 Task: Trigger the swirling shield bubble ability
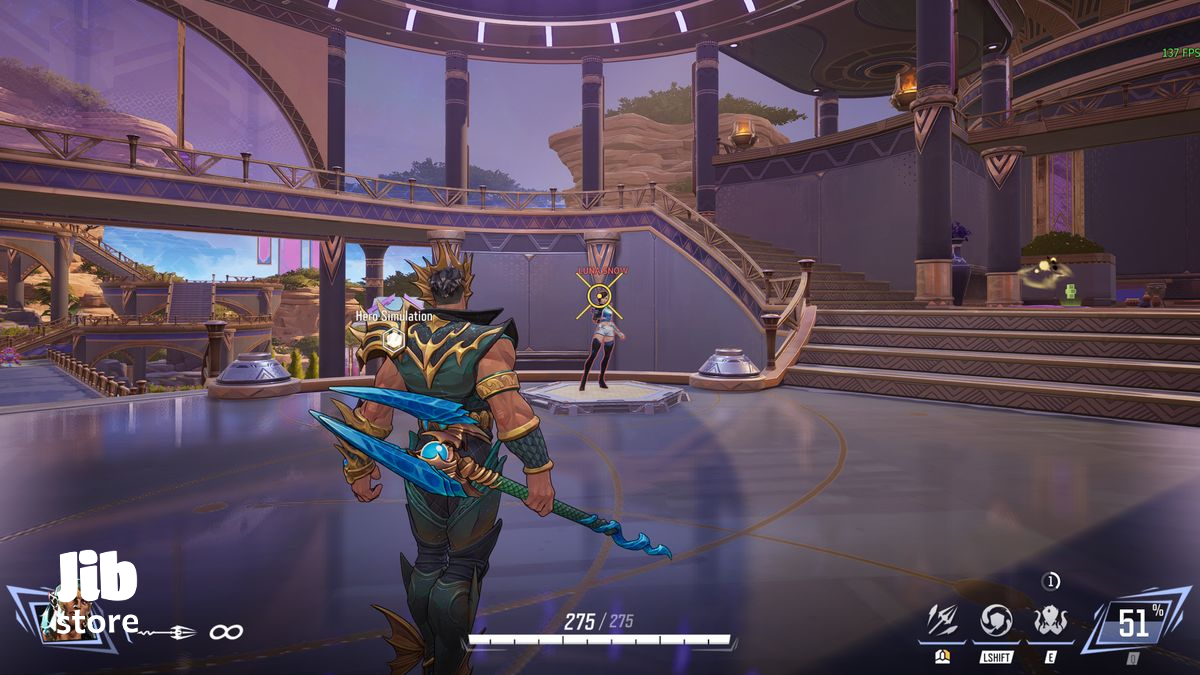[996, 621]
